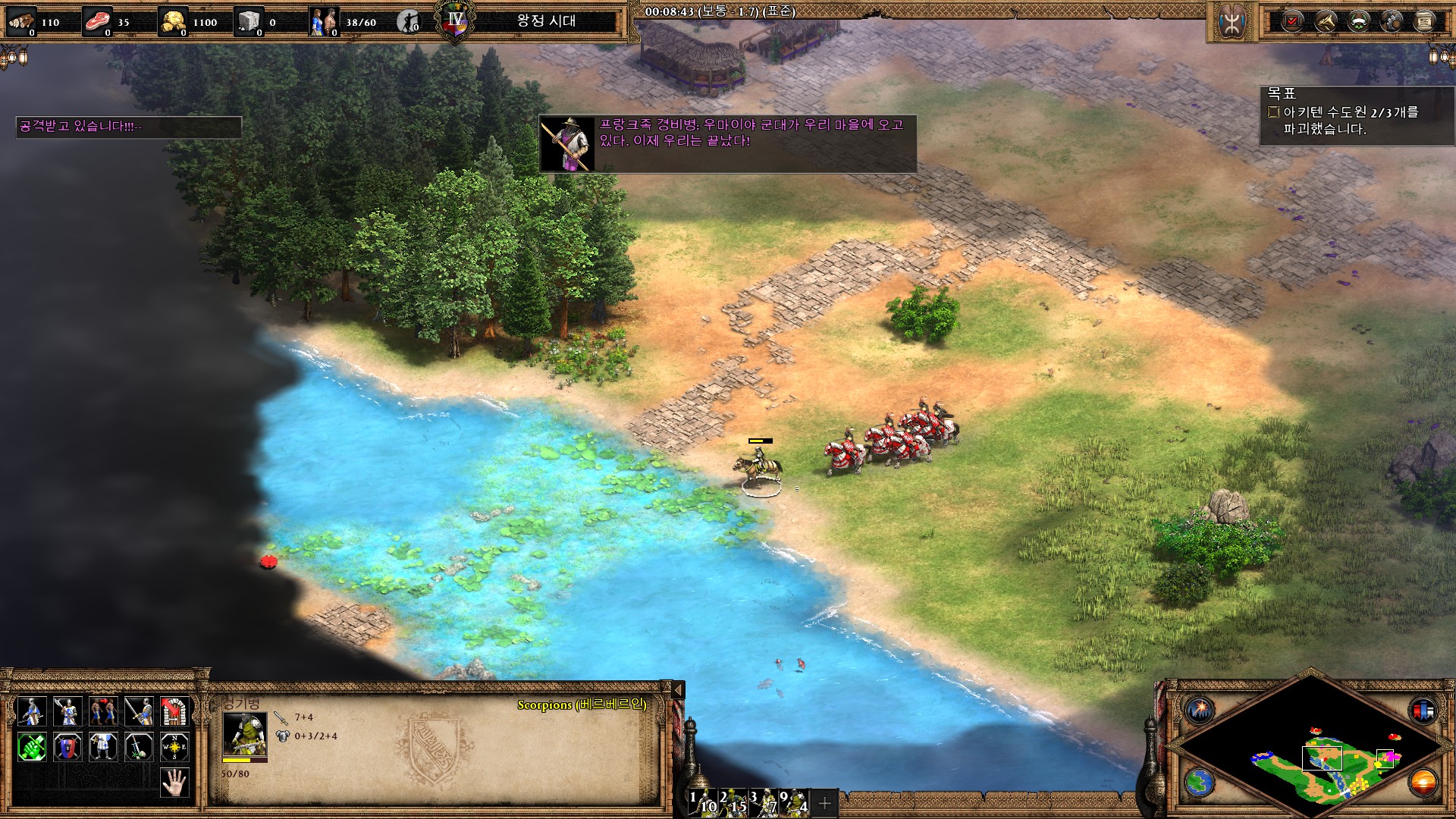Choose the guard command with halberd soldier

(67, 711)
